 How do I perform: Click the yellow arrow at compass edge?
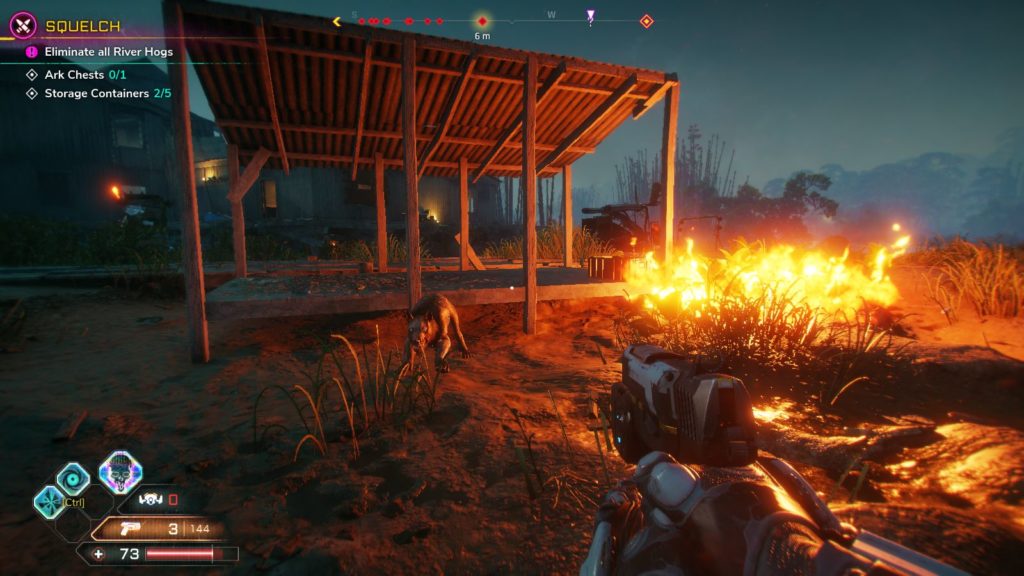click(337, 21)
